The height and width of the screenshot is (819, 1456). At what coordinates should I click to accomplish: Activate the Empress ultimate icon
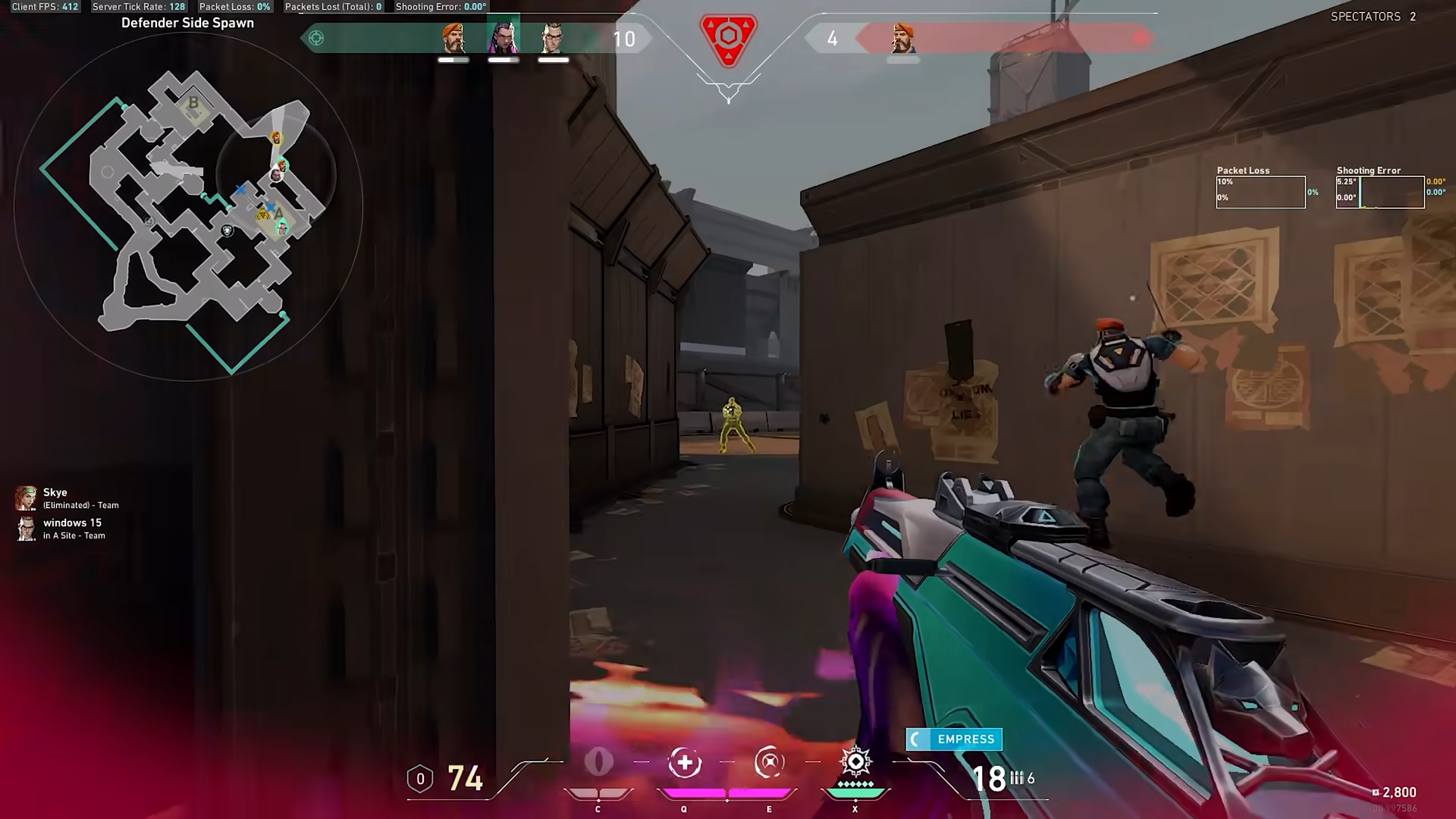point(855,761)
